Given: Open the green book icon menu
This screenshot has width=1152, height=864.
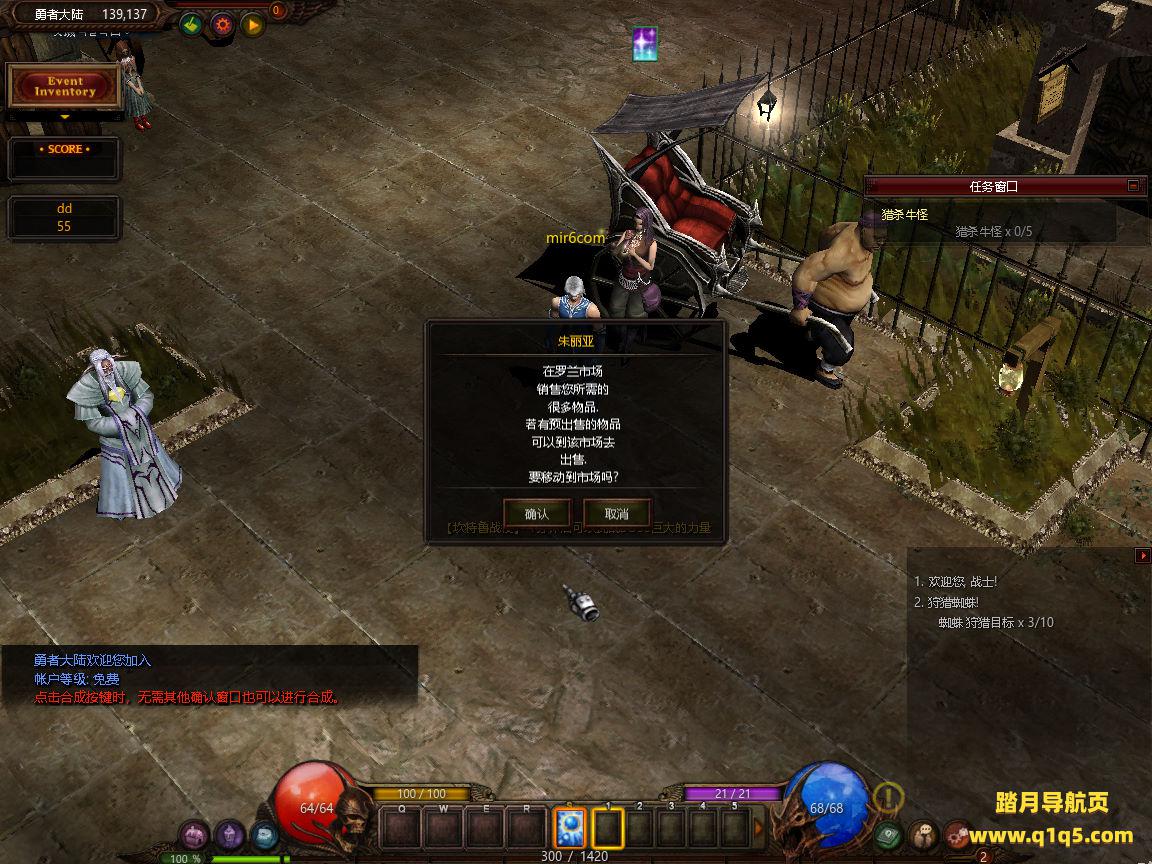Looking at the screenshot, I should point(889,834).
